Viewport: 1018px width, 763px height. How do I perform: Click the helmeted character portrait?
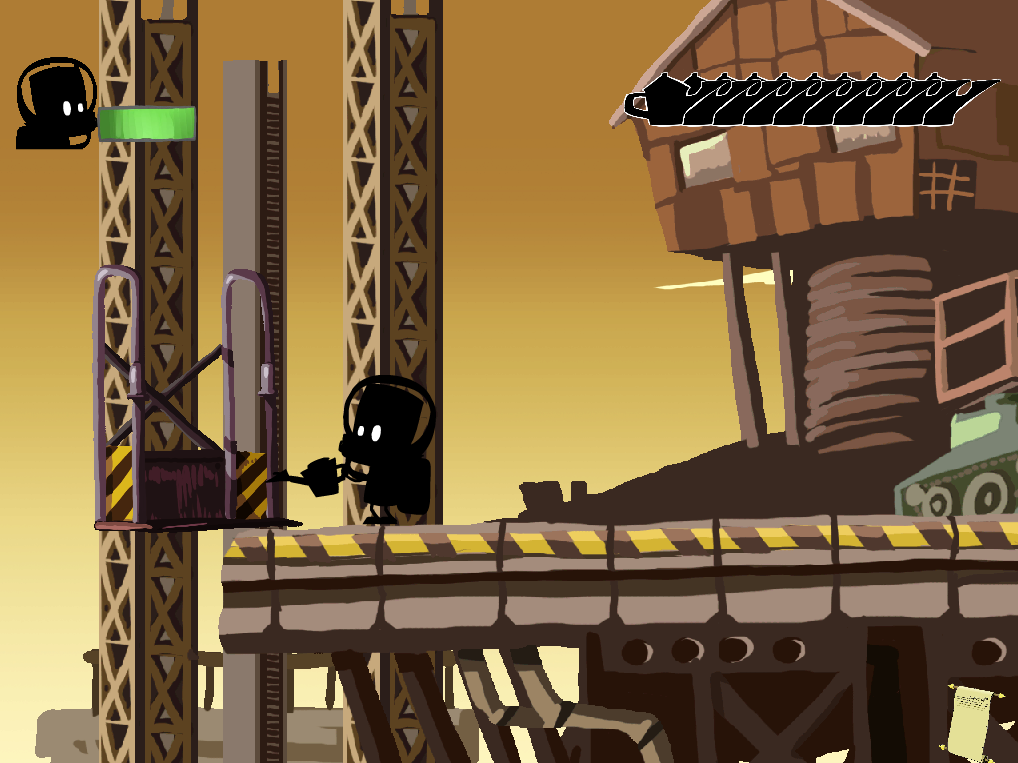pos(55,104)
